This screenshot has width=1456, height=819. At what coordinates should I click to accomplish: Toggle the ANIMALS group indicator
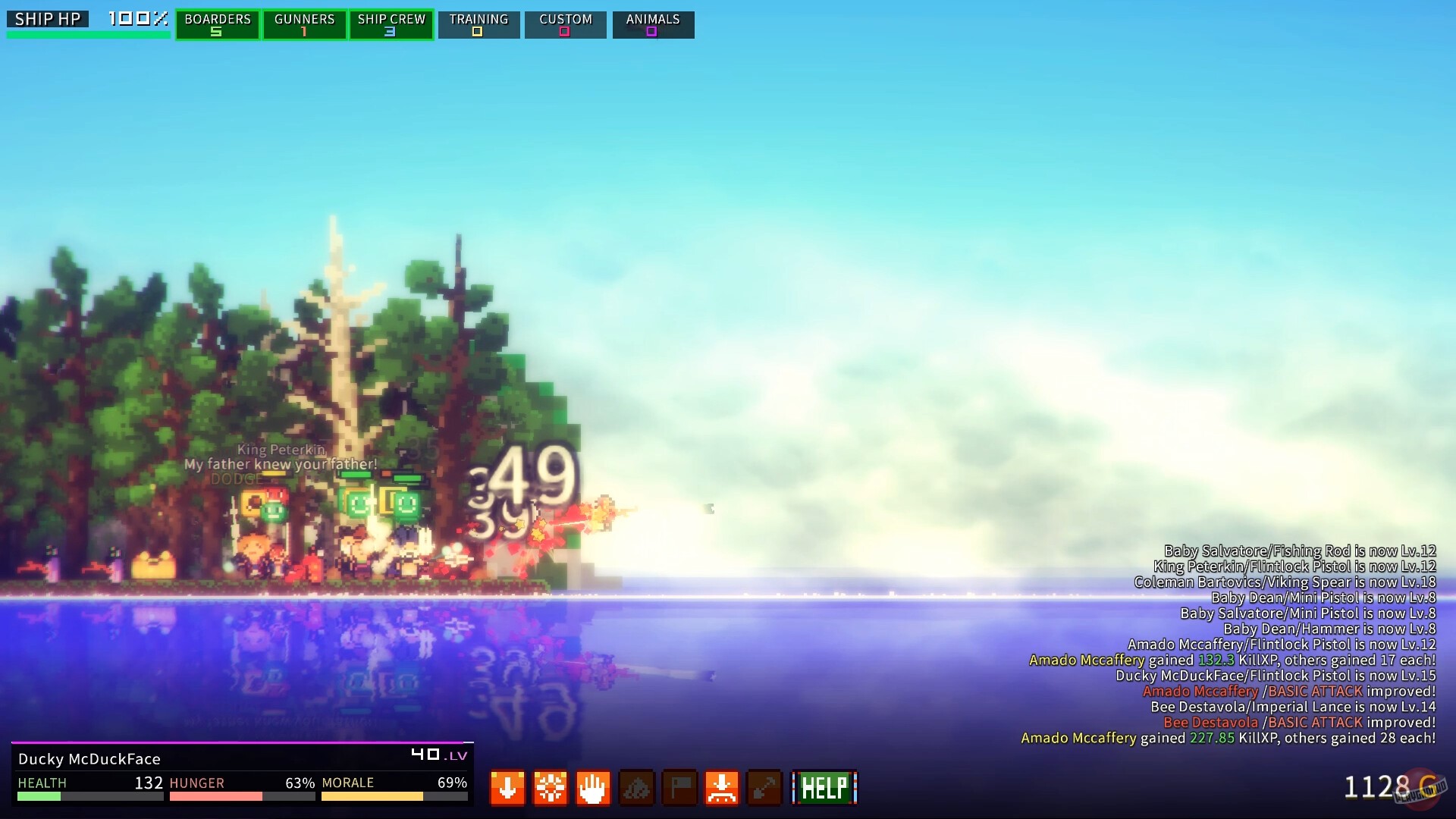652,24
